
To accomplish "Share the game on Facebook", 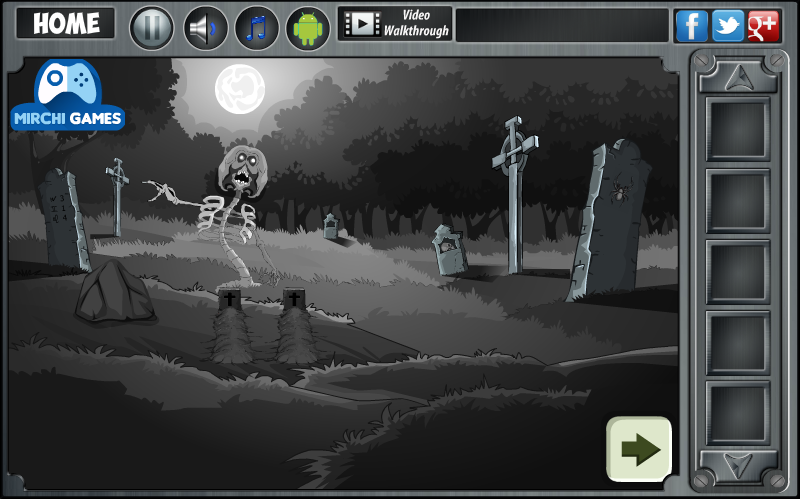I will pos(692,26).
